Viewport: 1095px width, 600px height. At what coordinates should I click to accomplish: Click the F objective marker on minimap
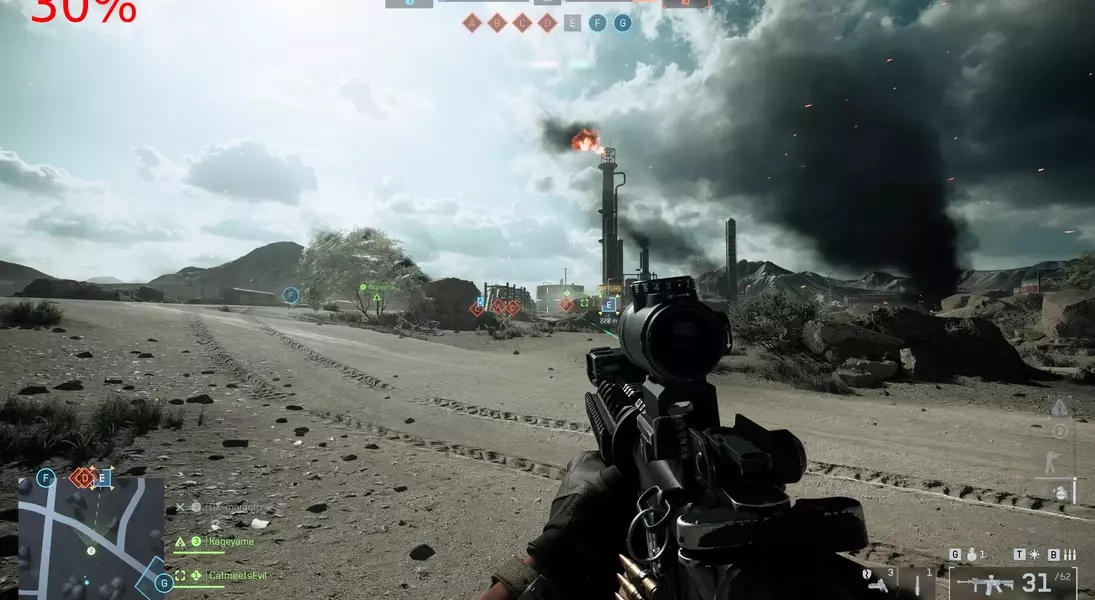[45, 478]
